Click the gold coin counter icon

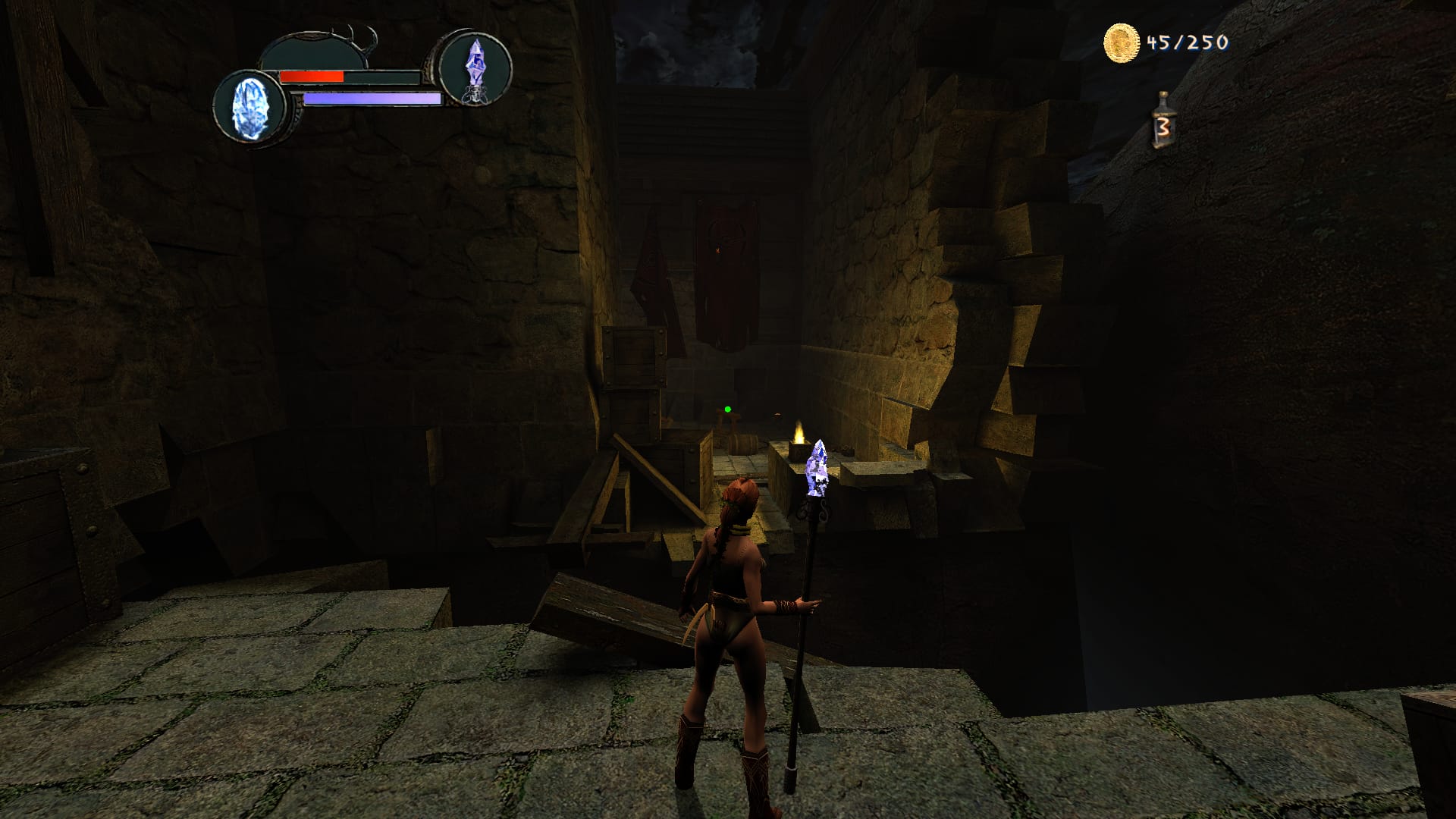tap(1122, 42)
